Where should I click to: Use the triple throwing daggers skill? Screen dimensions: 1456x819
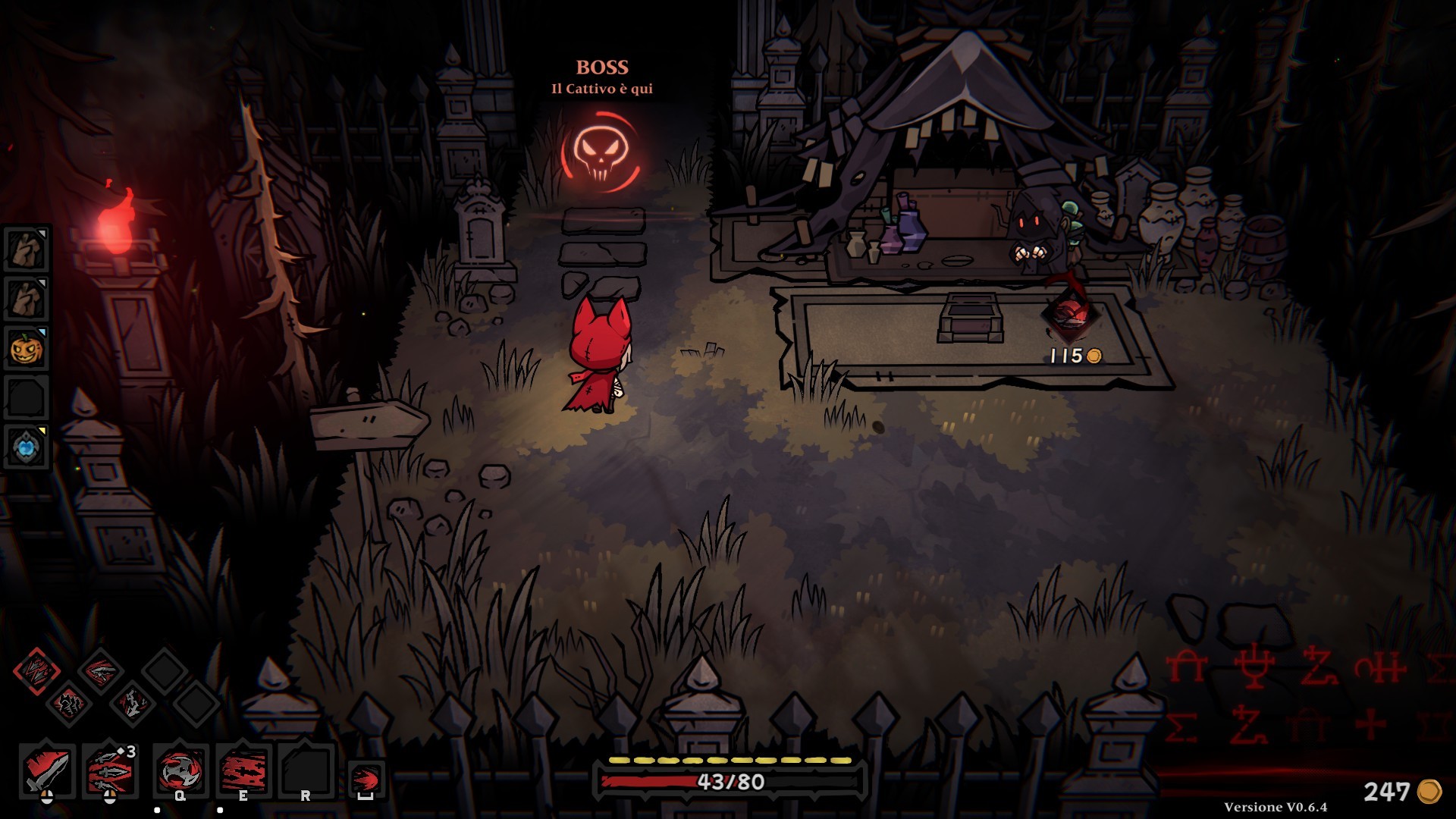coord(110,771)
